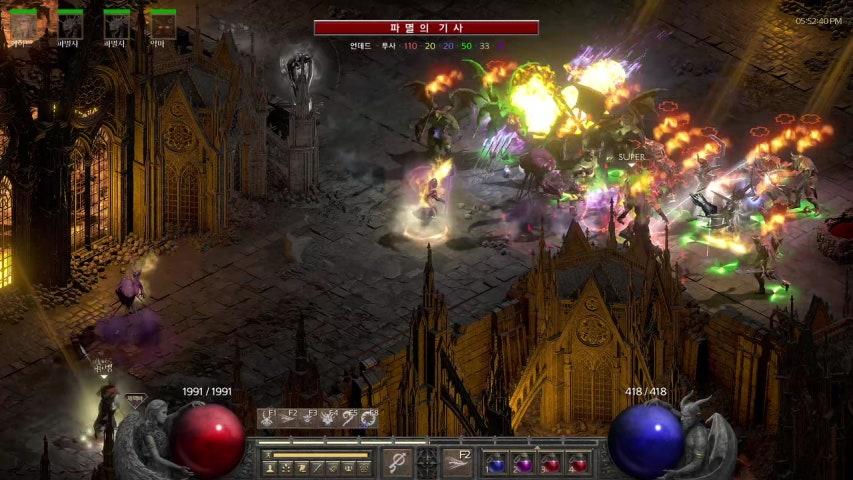Click the last summon portrait in the party row
This screenshot has width=853, height=480.
(x=160, y=25)
